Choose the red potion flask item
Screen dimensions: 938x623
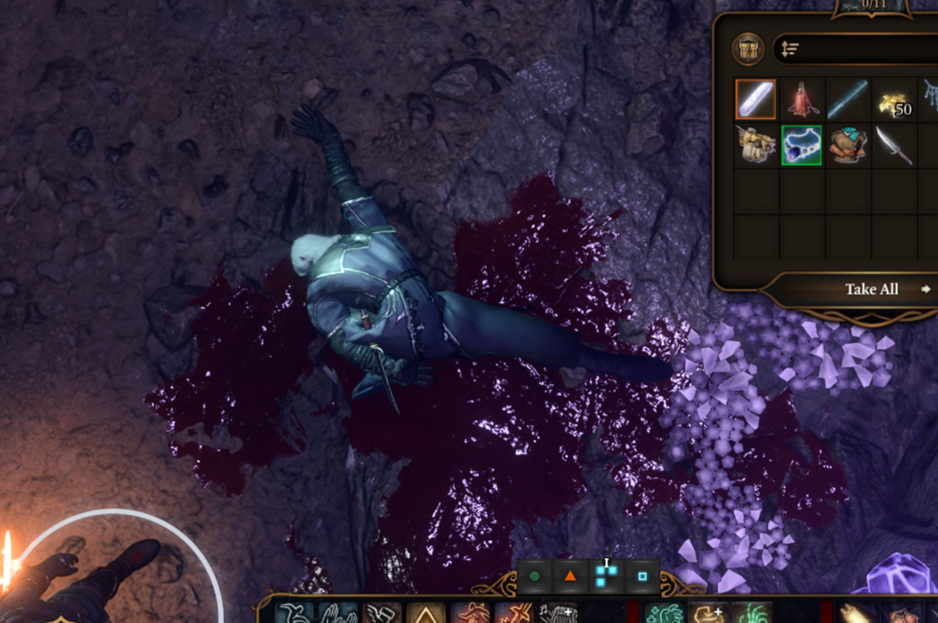[801, 100]
